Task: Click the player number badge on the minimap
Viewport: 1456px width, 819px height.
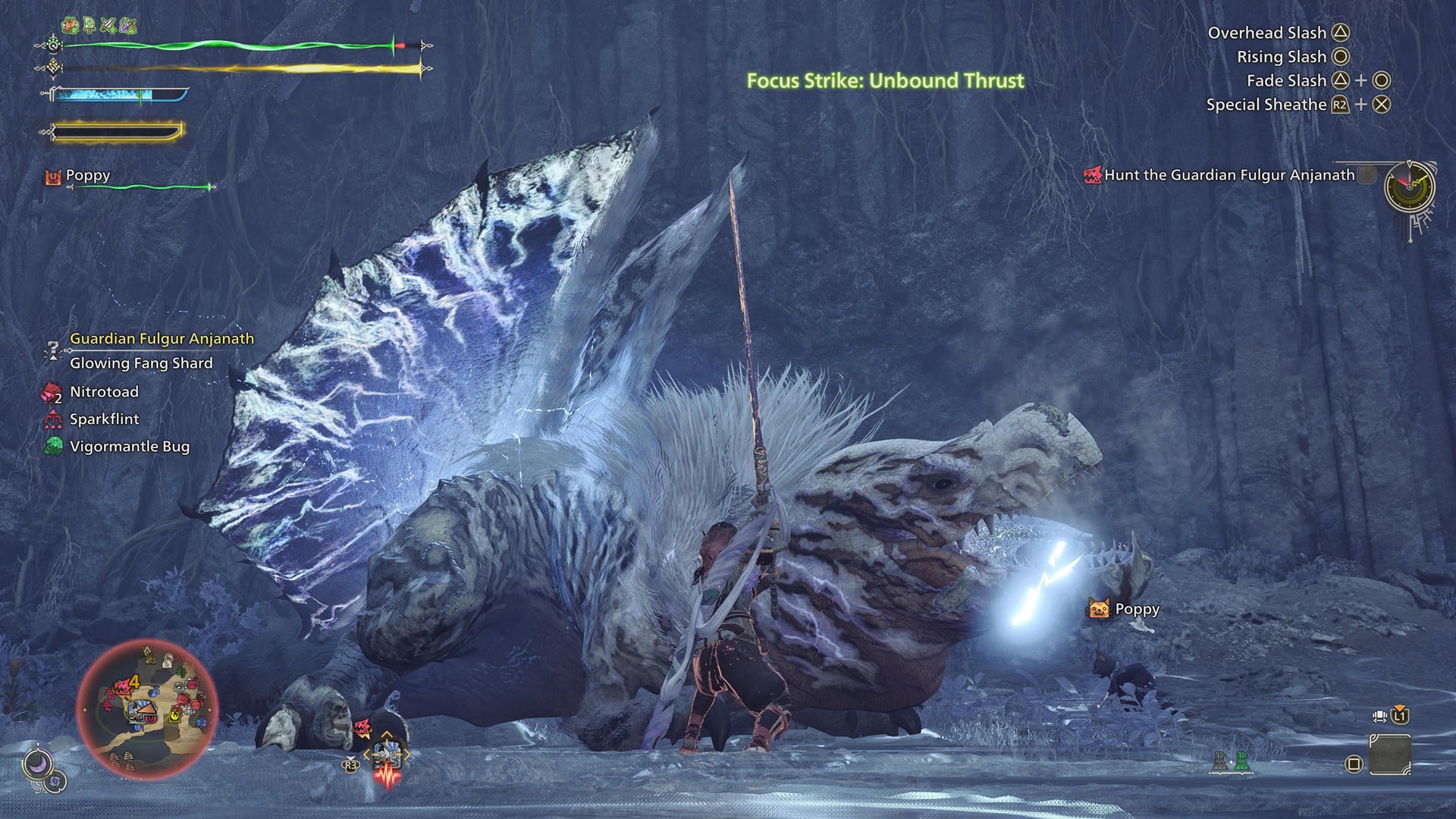Action: coord(134,682)
